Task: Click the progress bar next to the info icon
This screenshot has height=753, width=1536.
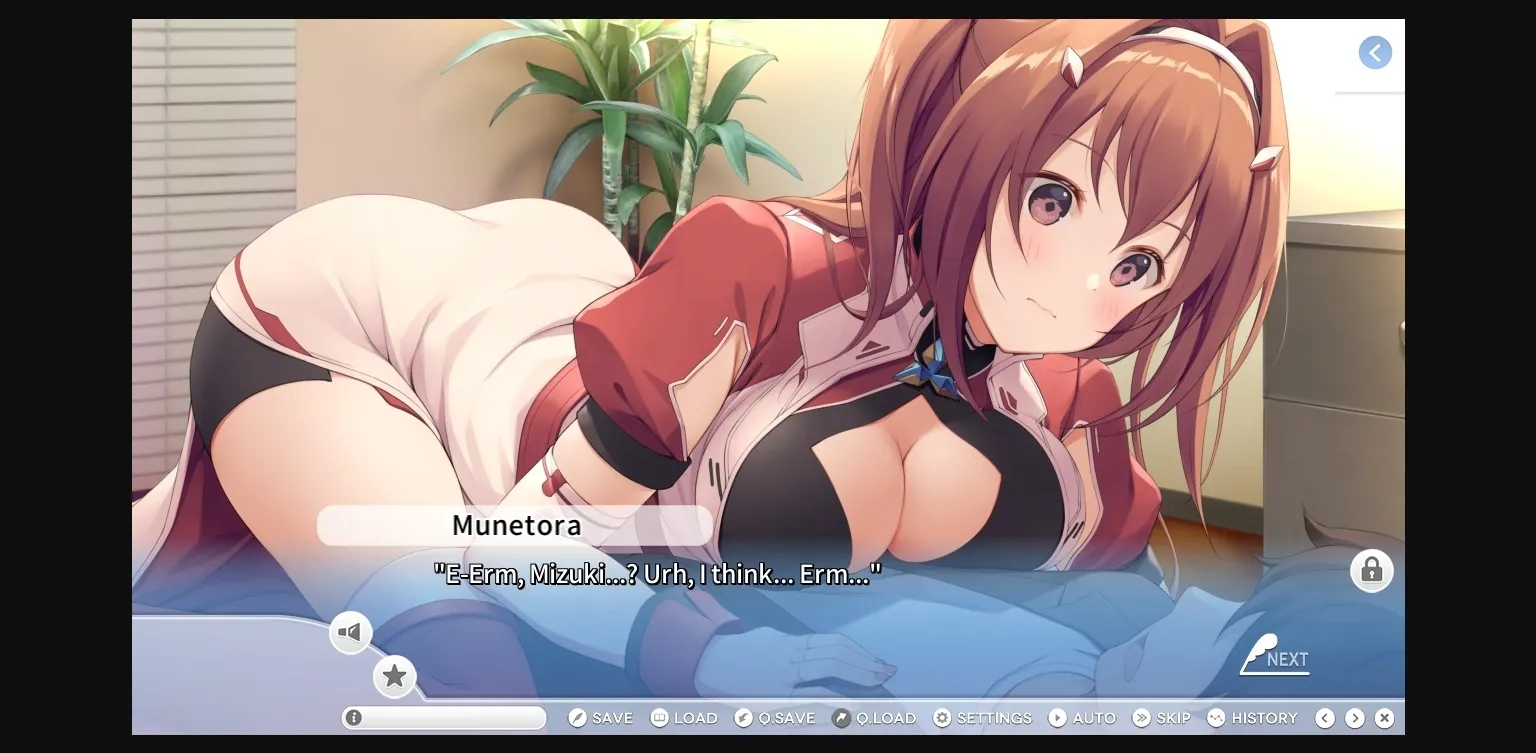Action: (445, 717)
